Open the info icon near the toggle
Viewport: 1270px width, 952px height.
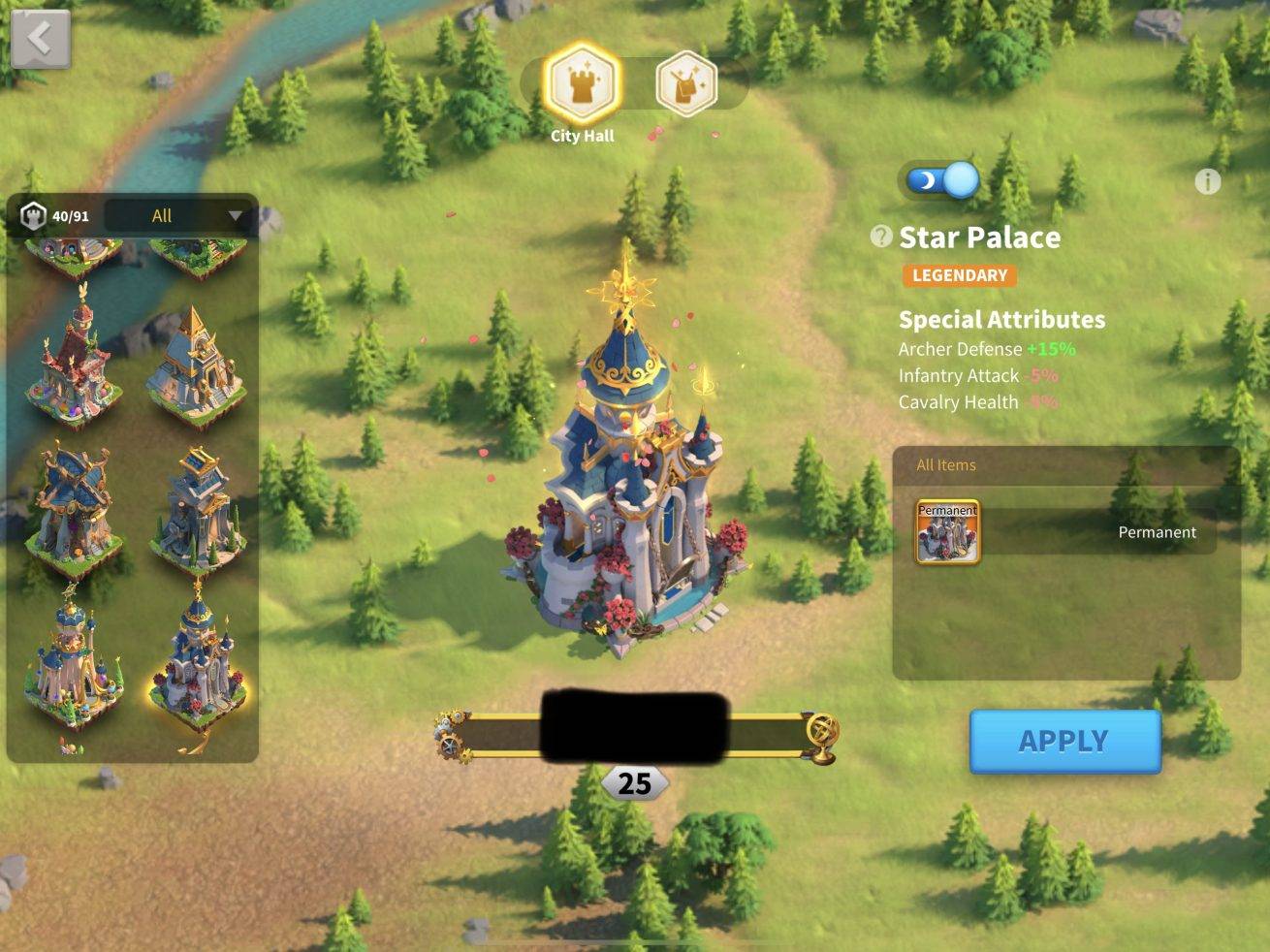1207,181
